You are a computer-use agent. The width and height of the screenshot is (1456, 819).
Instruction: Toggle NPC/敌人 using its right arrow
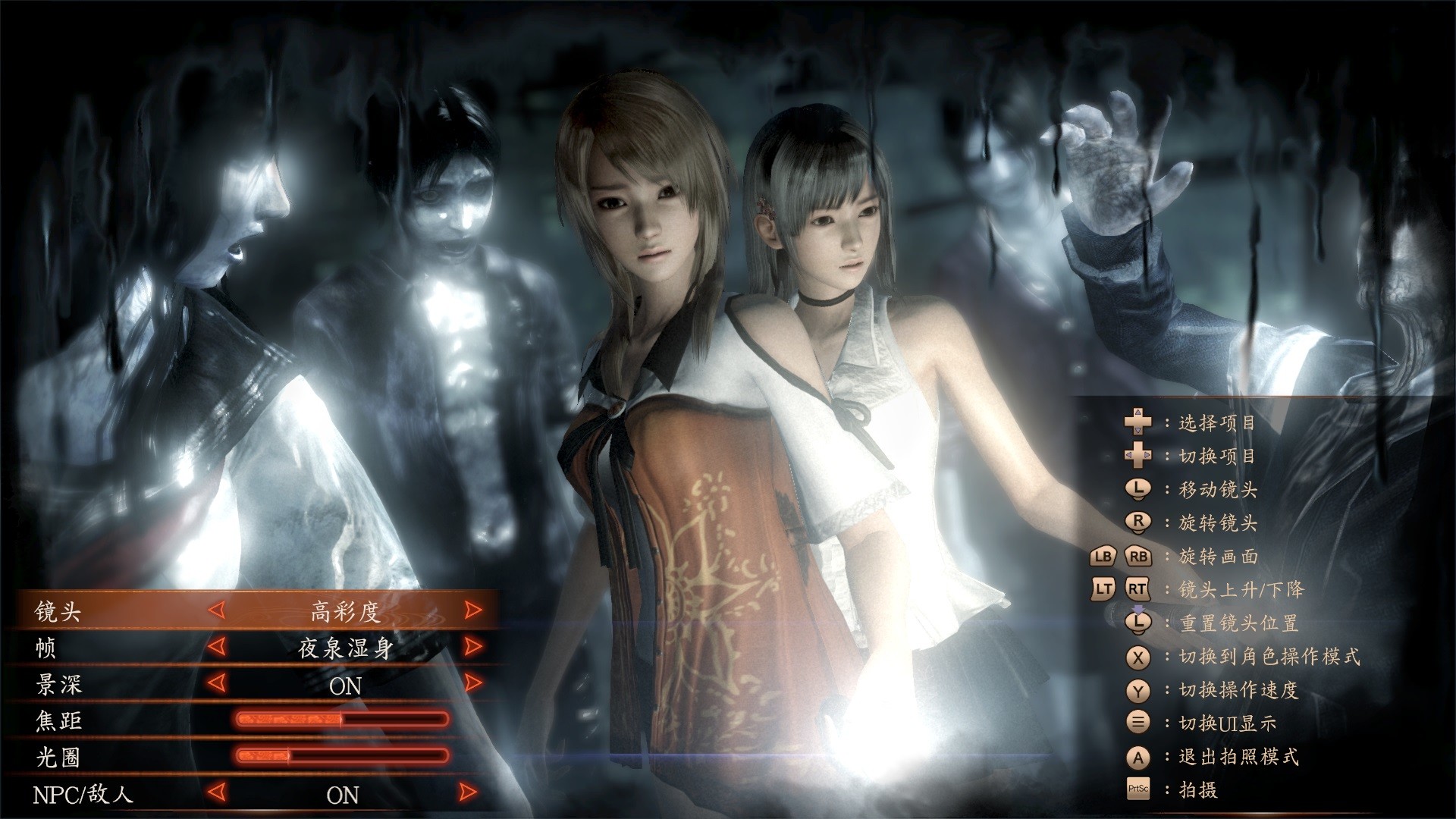point(469,793)
